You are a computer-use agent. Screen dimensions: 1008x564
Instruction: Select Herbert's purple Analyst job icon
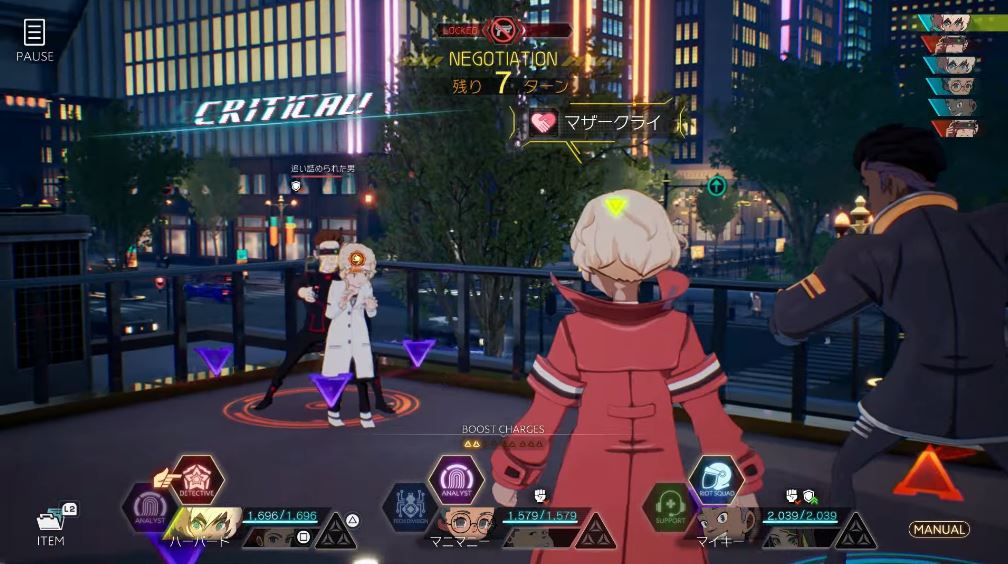pos(148,508)
